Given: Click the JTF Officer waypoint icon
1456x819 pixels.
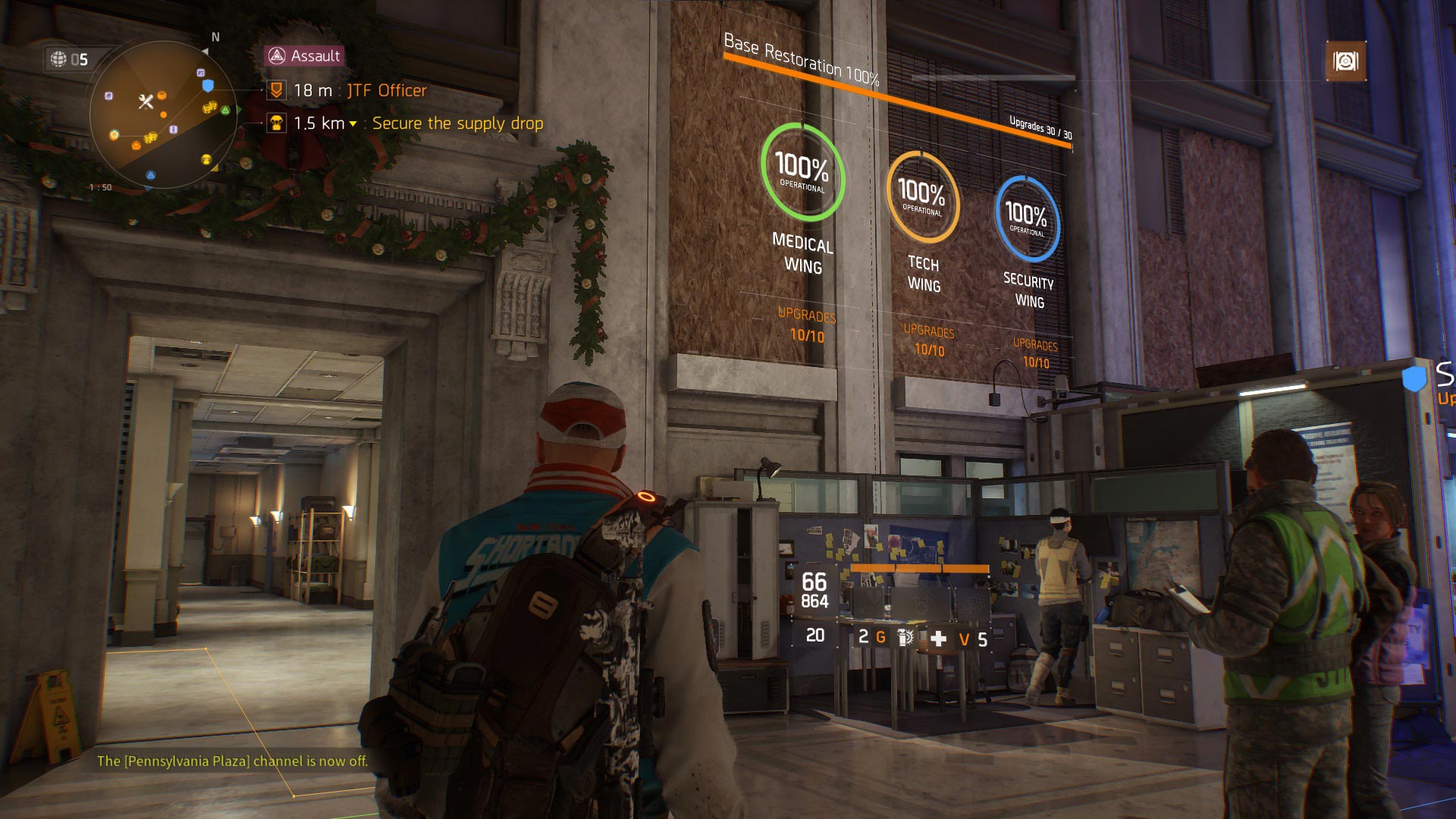Looking at the screenshot, I should coord(277,91).
